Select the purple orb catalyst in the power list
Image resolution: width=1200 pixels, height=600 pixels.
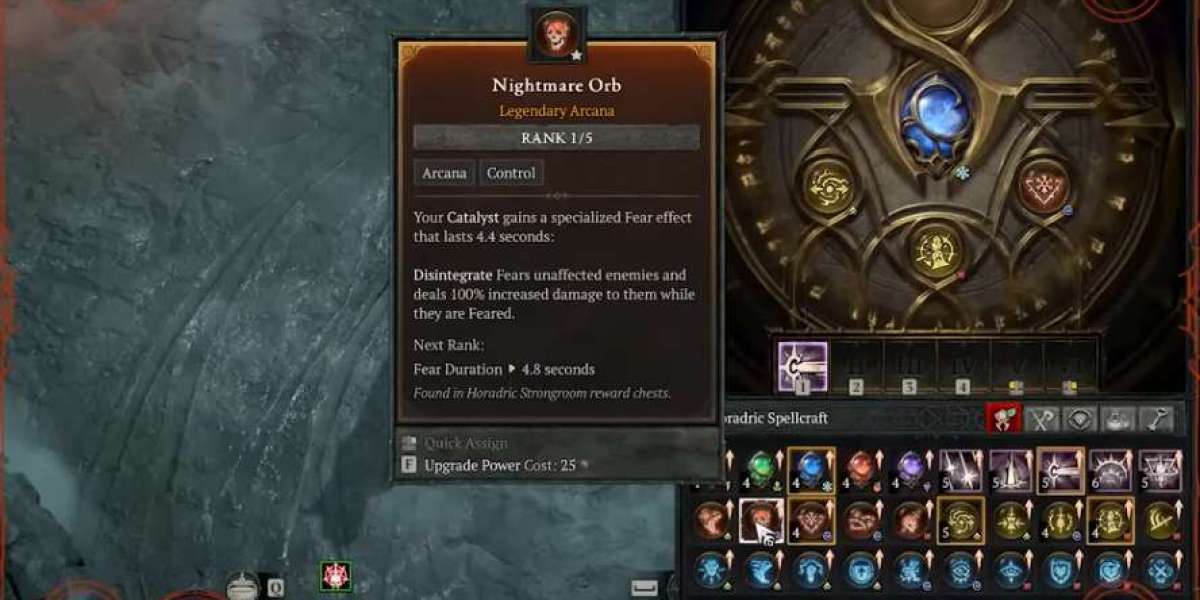point(910,469)
